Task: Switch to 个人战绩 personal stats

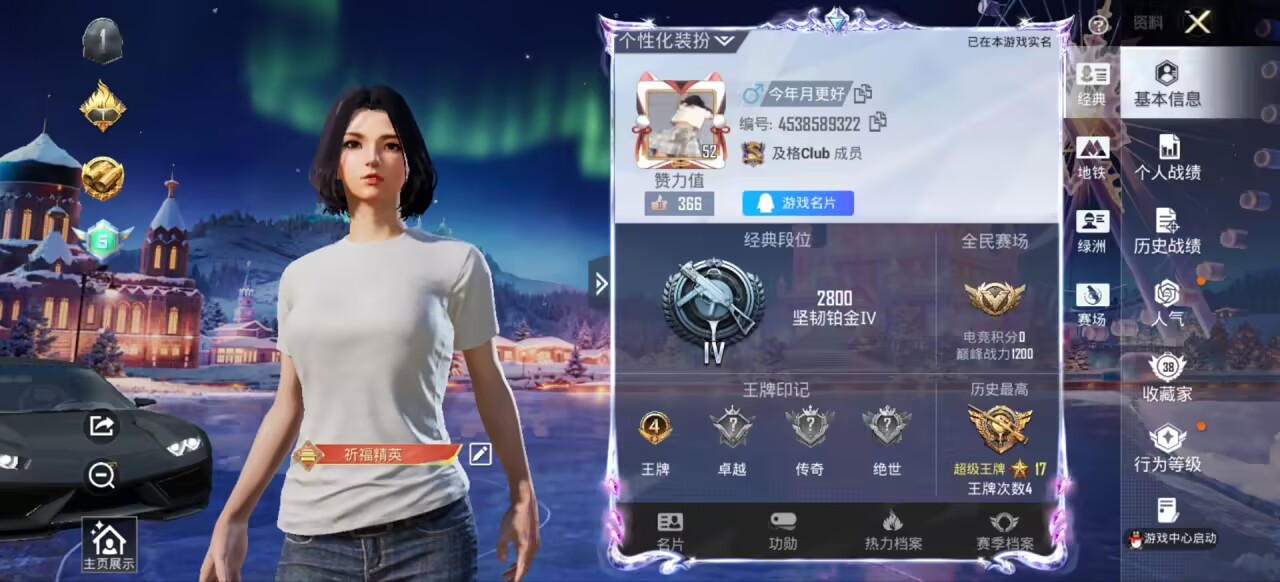Action: 1167,158
